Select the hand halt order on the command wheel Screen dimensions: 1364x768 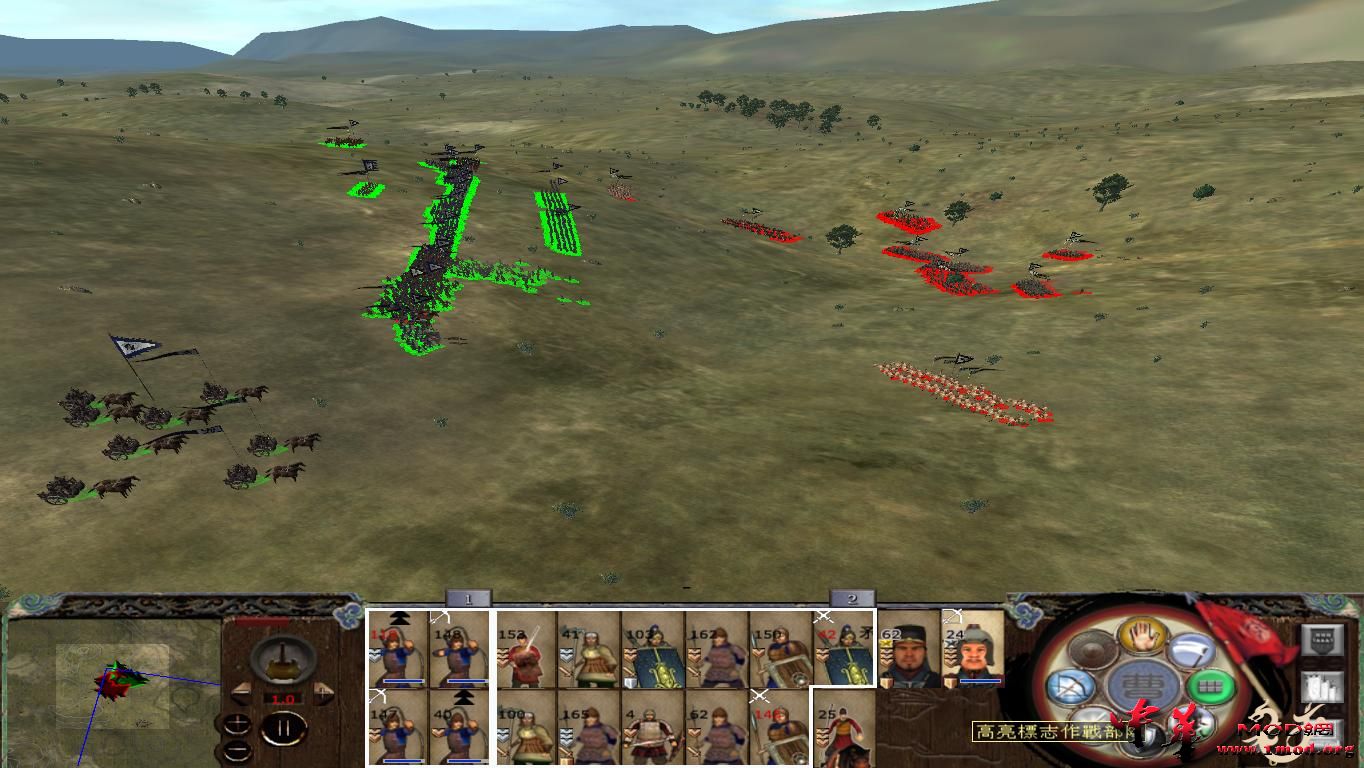point(1142,635)
